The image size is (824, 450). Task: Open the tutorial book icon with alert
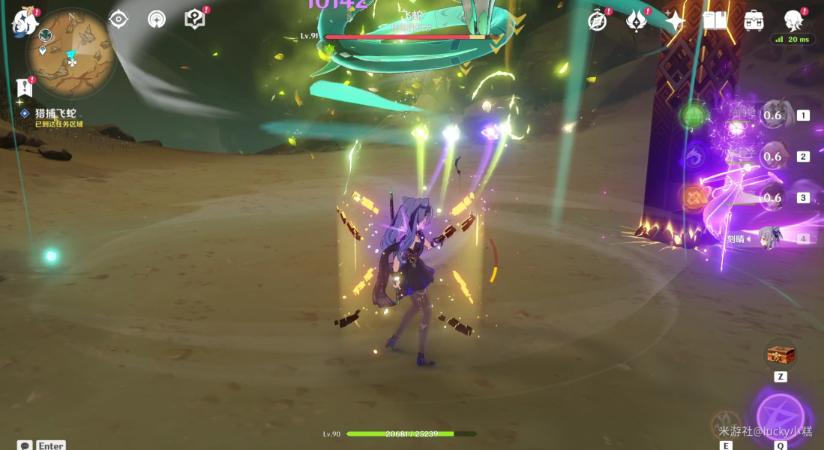[x=195, y=19]
